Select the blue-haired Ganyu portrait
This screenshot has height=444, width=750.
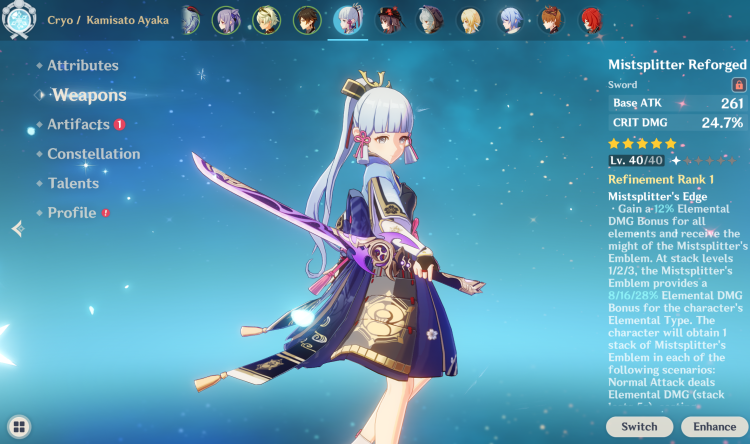pos(510,19)
